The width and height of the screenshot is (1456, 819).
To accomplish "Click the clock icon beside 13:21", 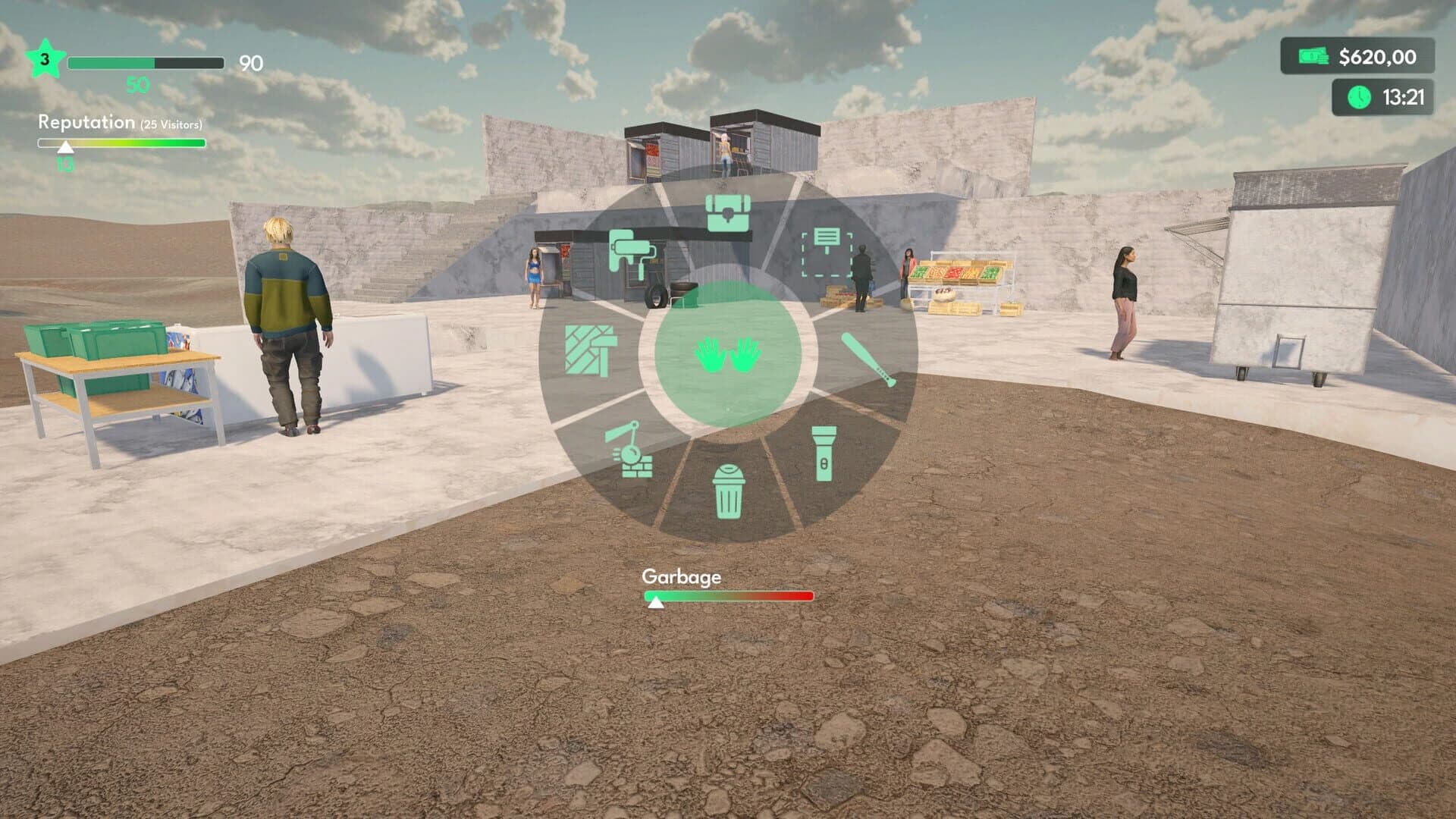I will 1360,97.
